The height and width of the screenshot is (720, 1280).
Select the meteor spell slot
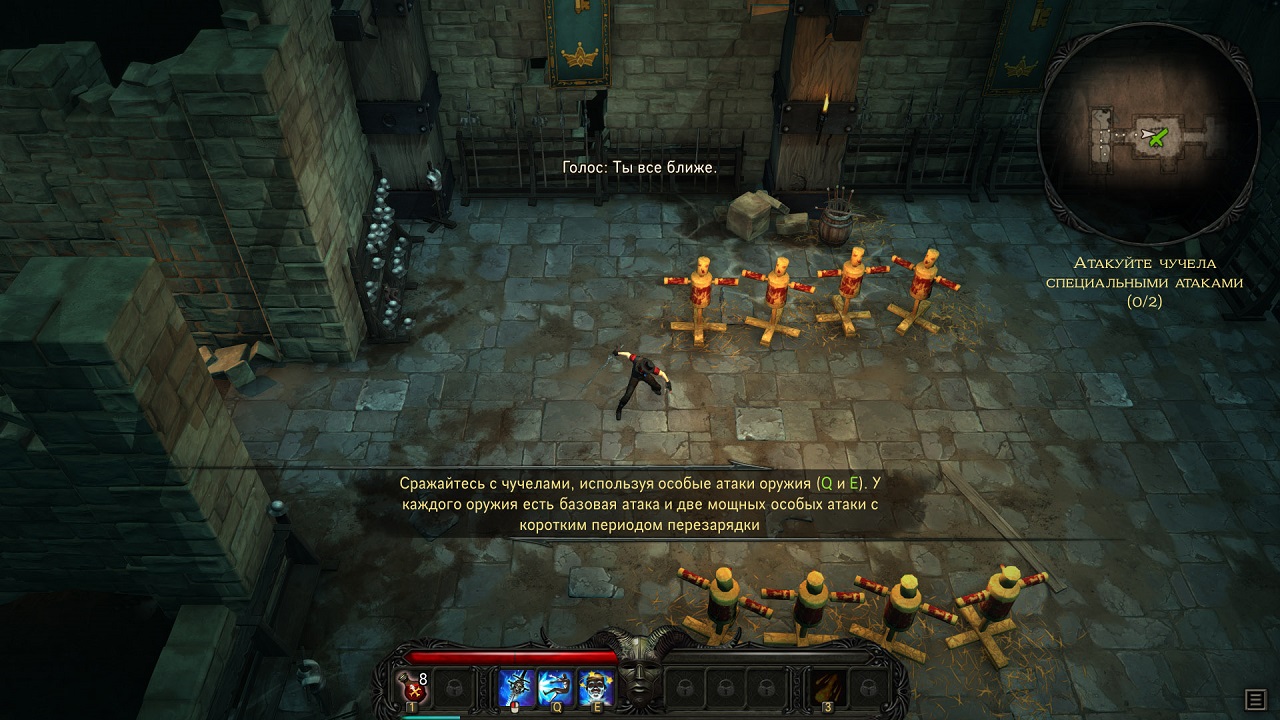(x=827, y=687)
